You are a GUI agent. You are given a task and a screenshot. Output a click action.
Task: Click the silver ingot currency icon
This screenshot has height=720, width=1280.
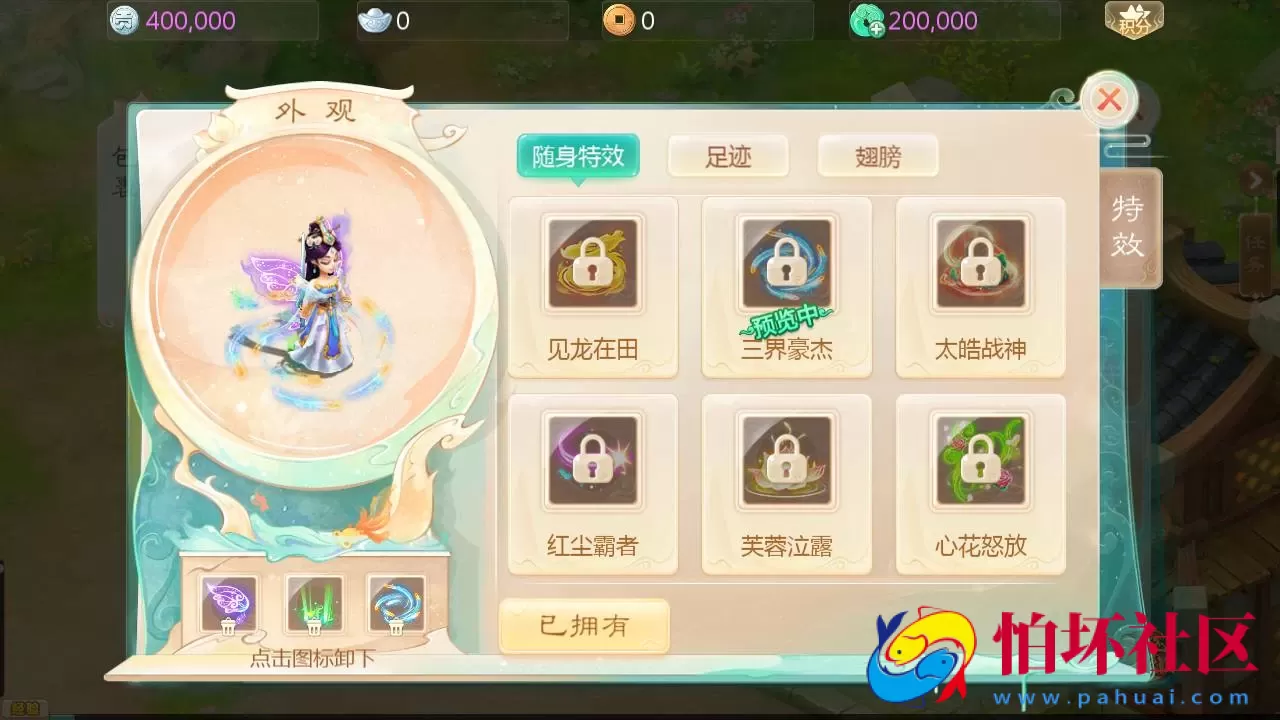click(x=377, y=19)
